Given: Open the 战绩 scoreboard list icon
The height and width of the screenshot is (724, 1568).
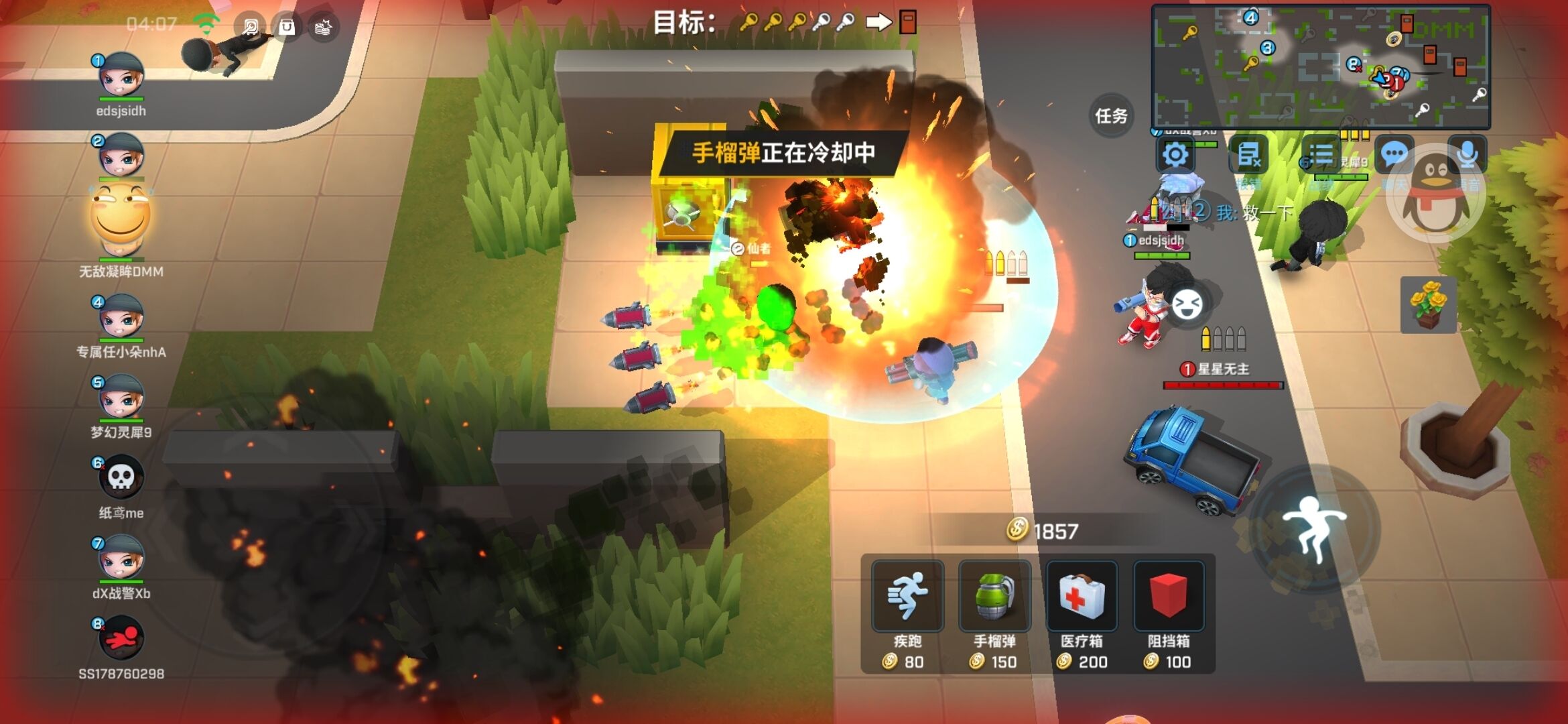Looking at the screenshot, I should [x=1322, y=153].
